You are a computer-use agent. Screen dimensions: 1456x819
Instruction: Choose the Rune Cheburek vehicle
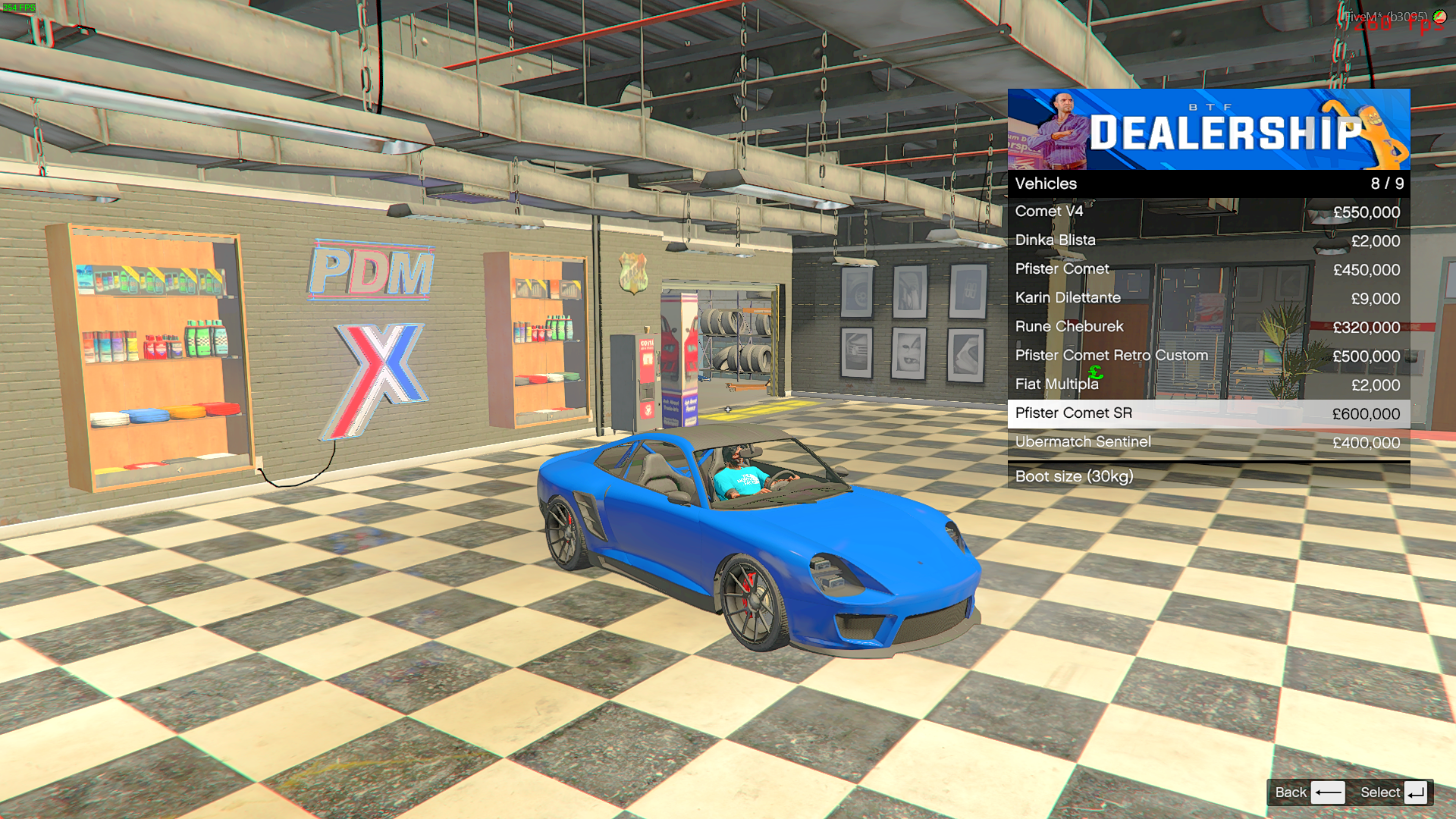(x=1208, y=327)
